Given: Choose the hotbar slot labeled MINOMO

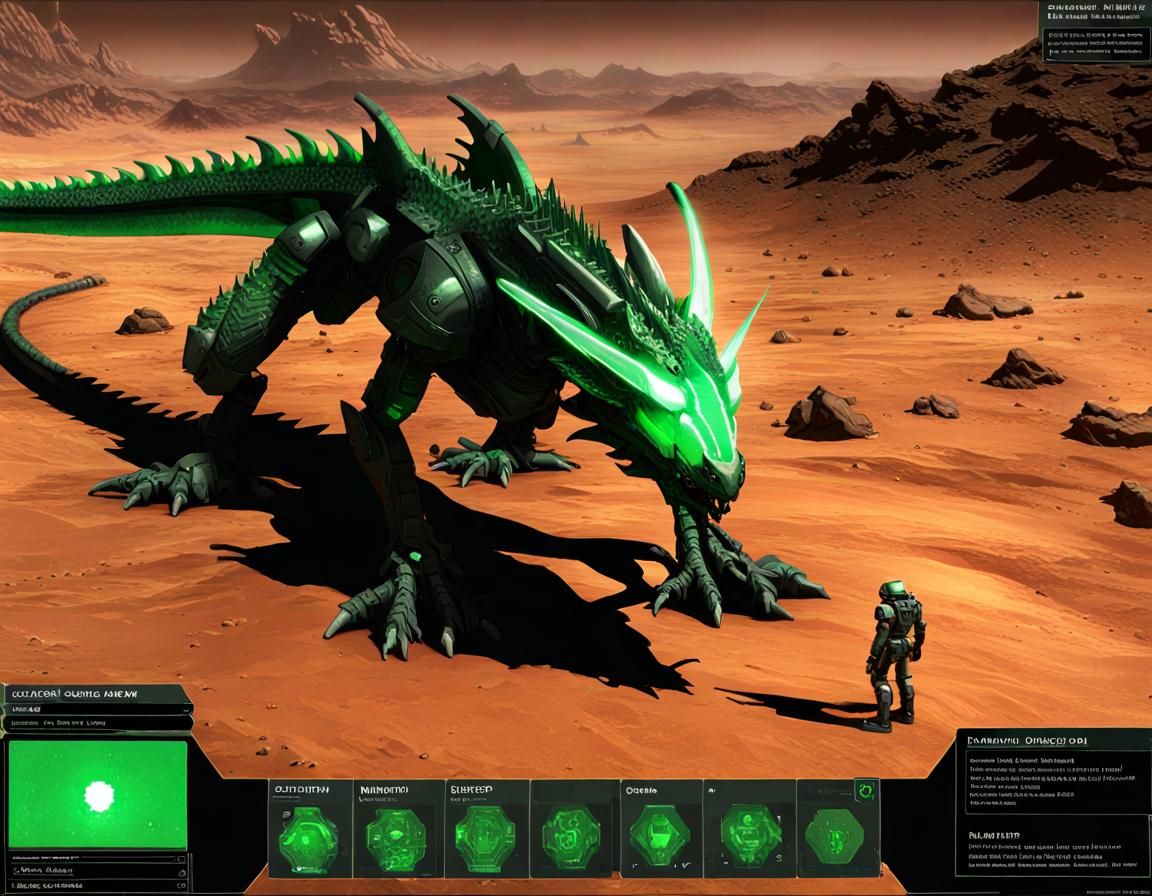Looking at the screenshot, I should (x=398, y=829).
